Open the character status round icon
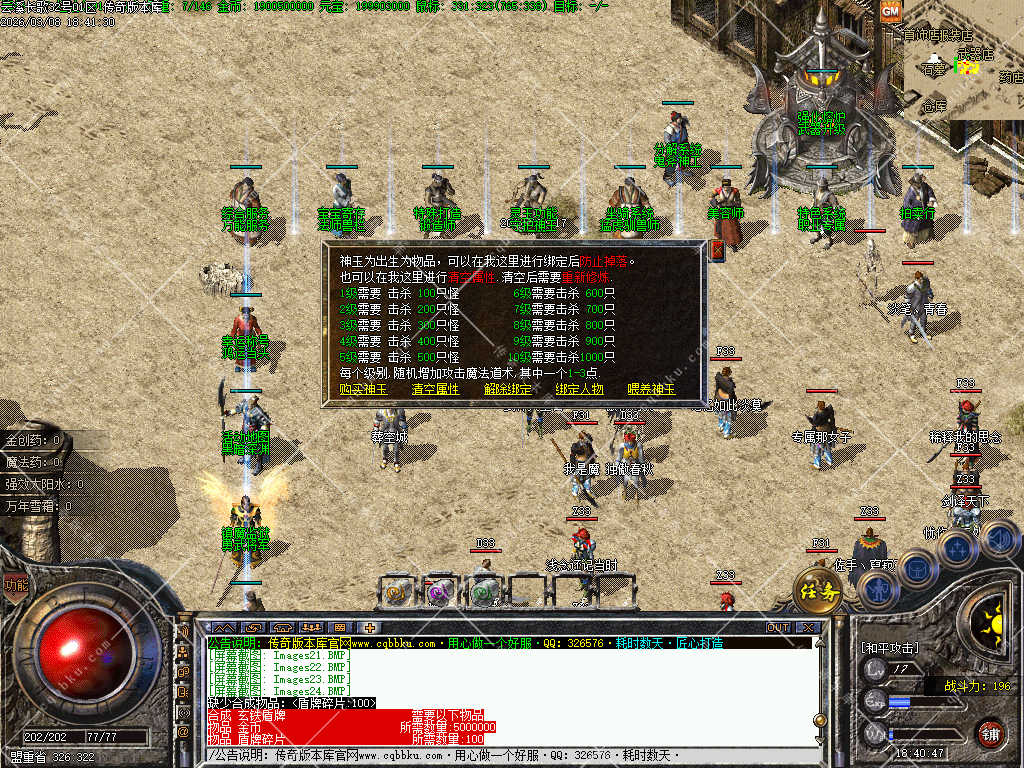 pos(878,591)
